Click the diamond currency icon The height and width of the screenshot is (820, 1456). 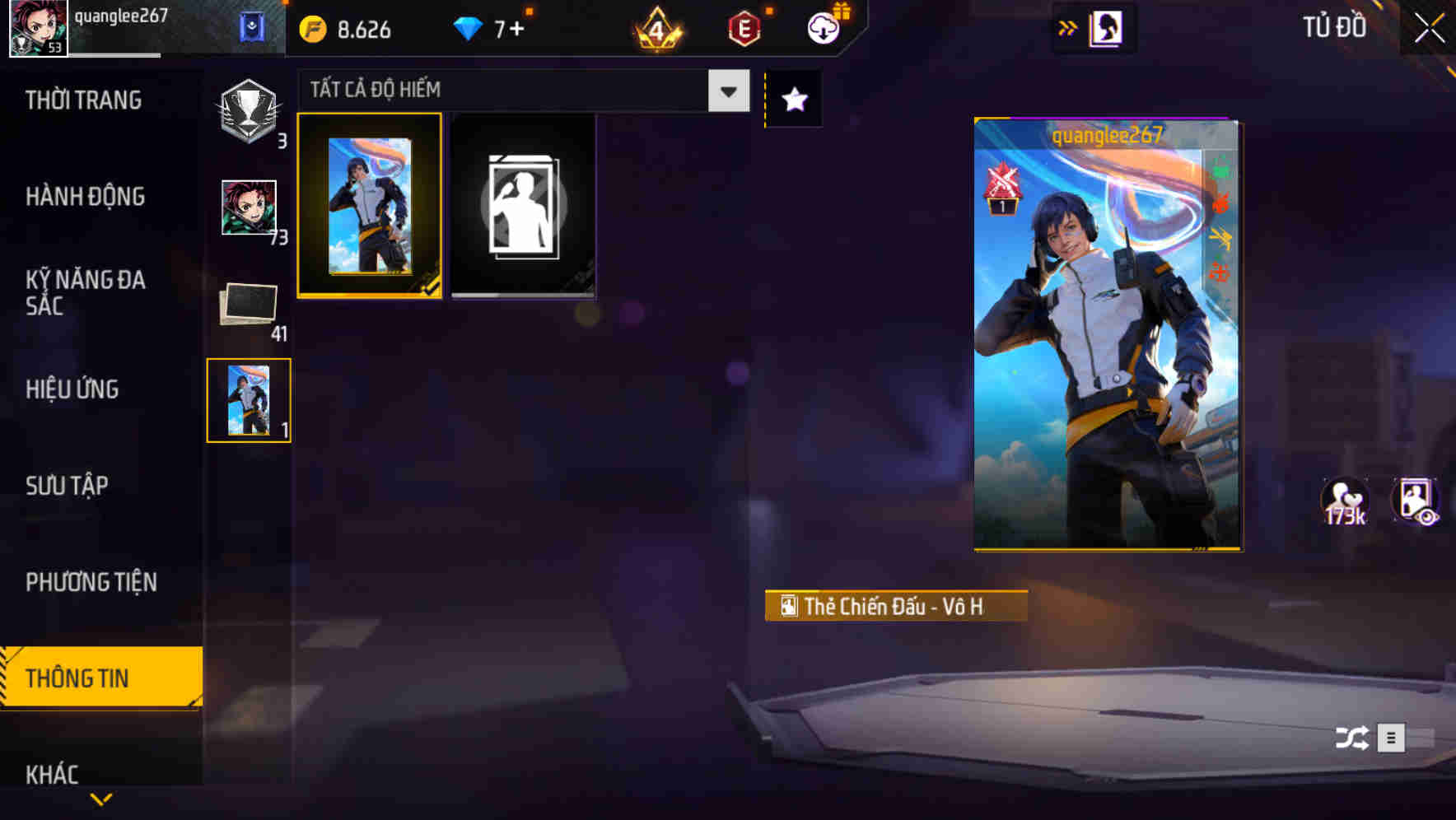pos(469,27)
